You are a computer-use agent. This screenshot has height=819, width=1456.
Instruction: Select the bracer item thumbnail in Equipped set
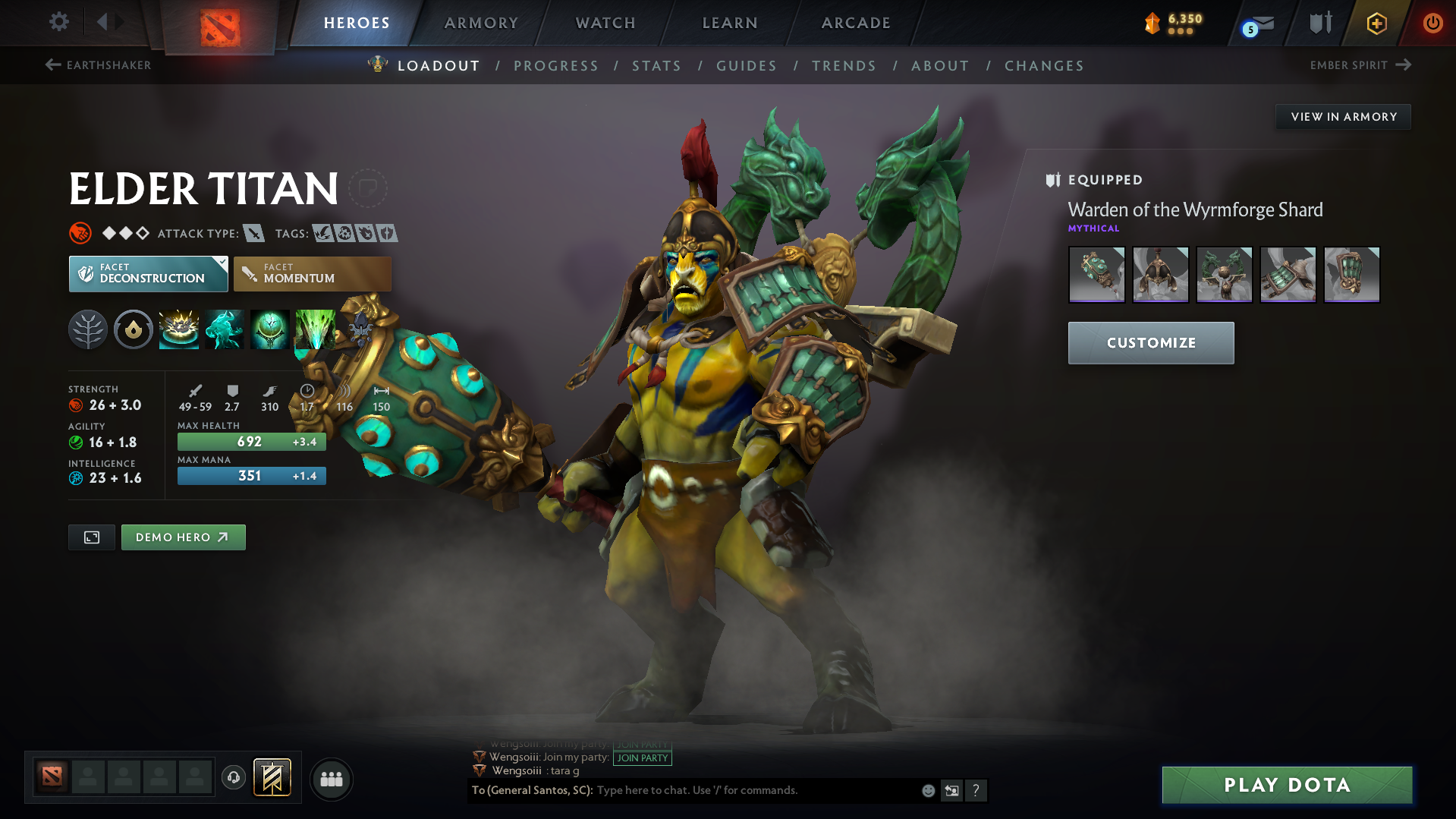point(1288,275)
